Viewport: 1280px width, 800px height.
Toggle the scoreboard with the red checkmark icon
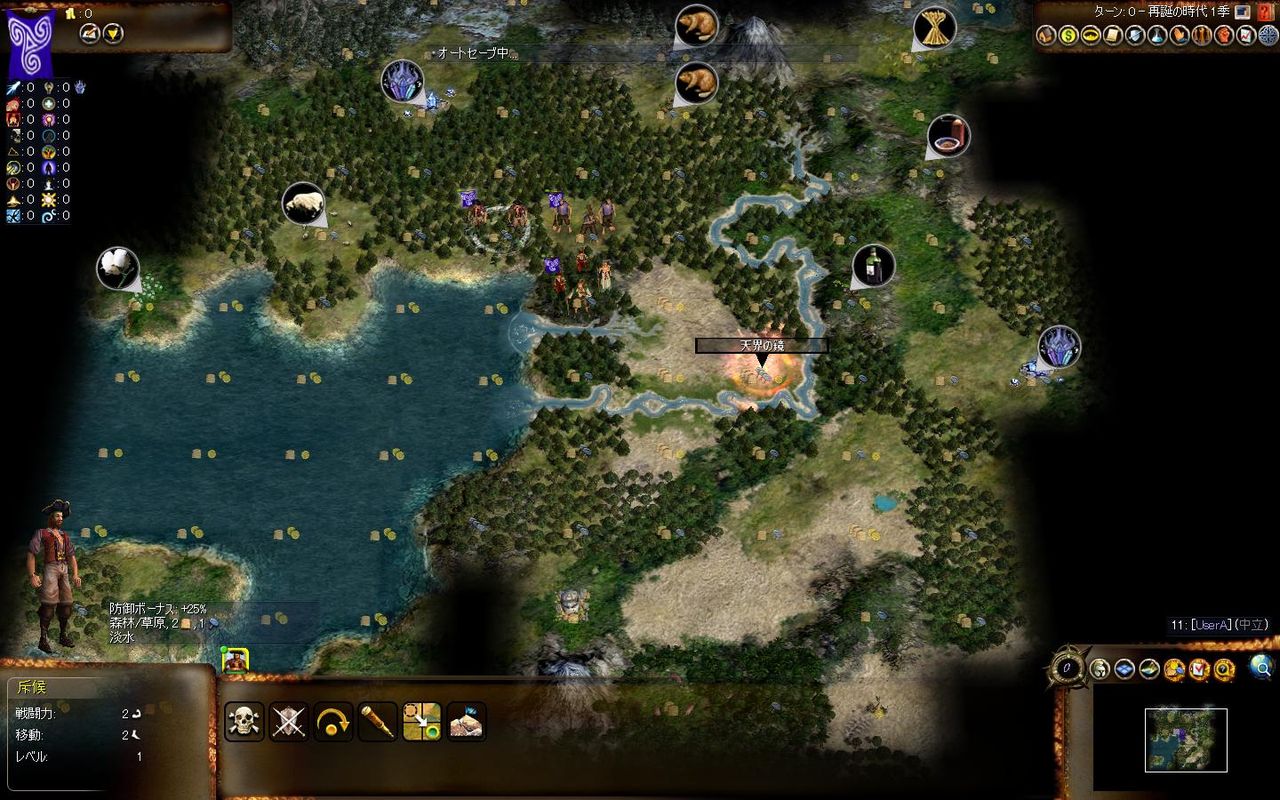1200,670
